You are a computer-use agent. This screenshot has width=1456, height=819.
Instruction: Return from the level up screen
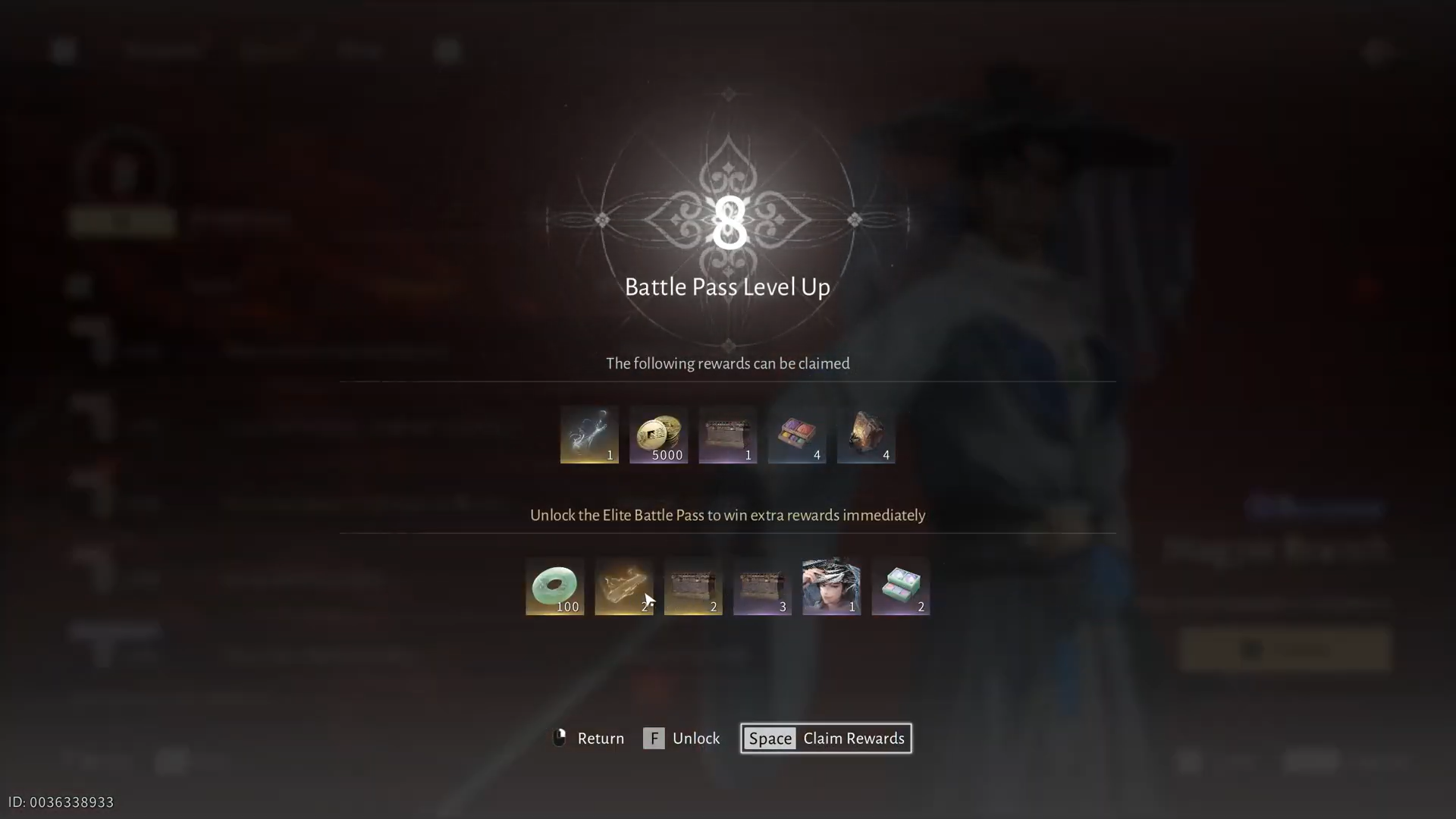[588, 738]
